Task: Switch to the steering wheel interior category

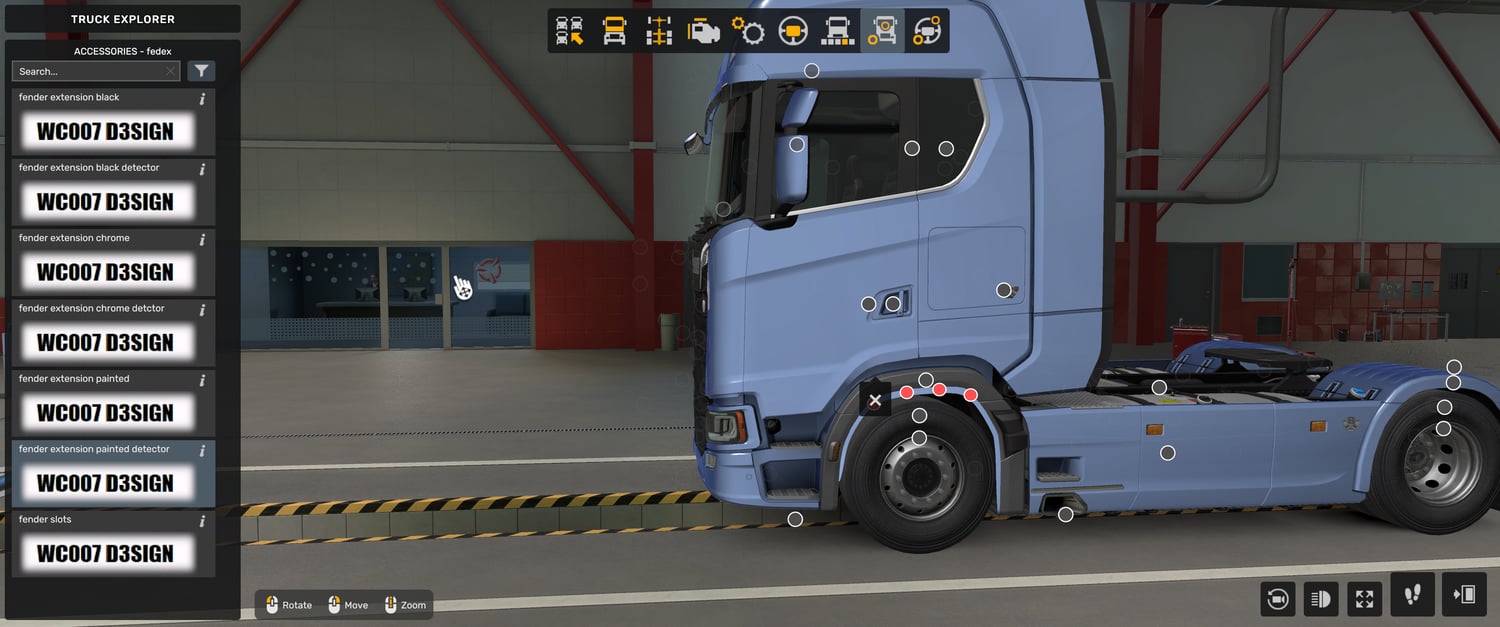Action: pyautogui.click(x=793, y=31)
